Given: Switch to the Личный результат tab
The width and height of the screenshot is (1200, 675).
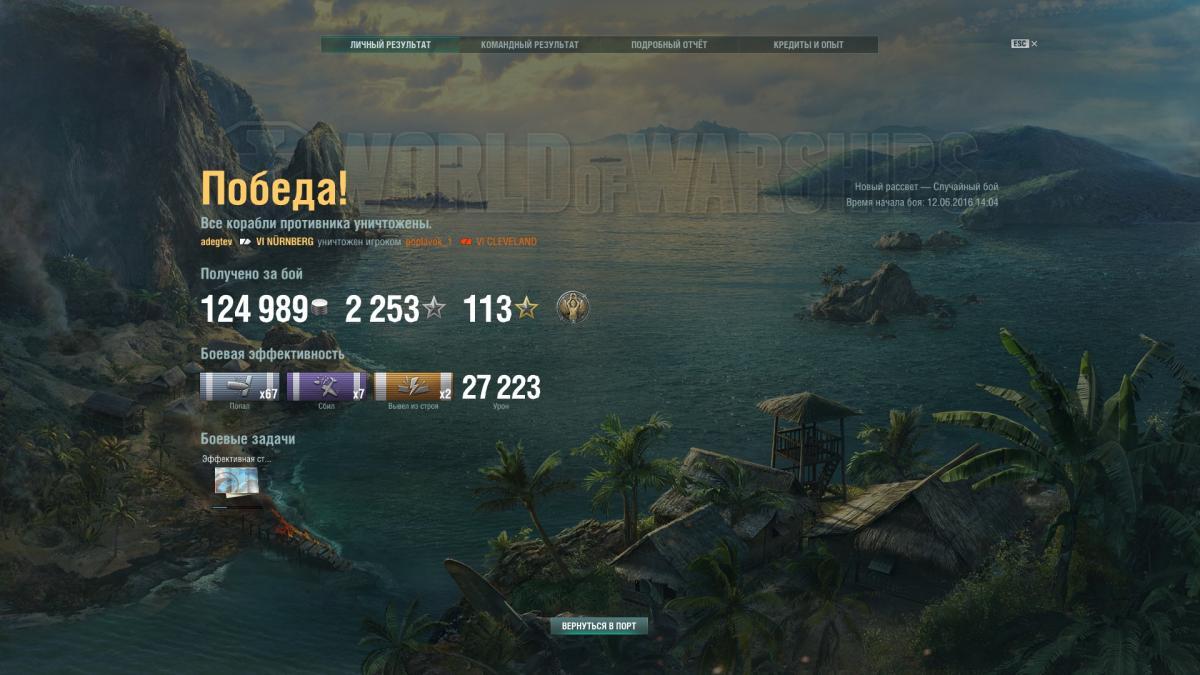Looking at the screenshot, I should (390, 45).
